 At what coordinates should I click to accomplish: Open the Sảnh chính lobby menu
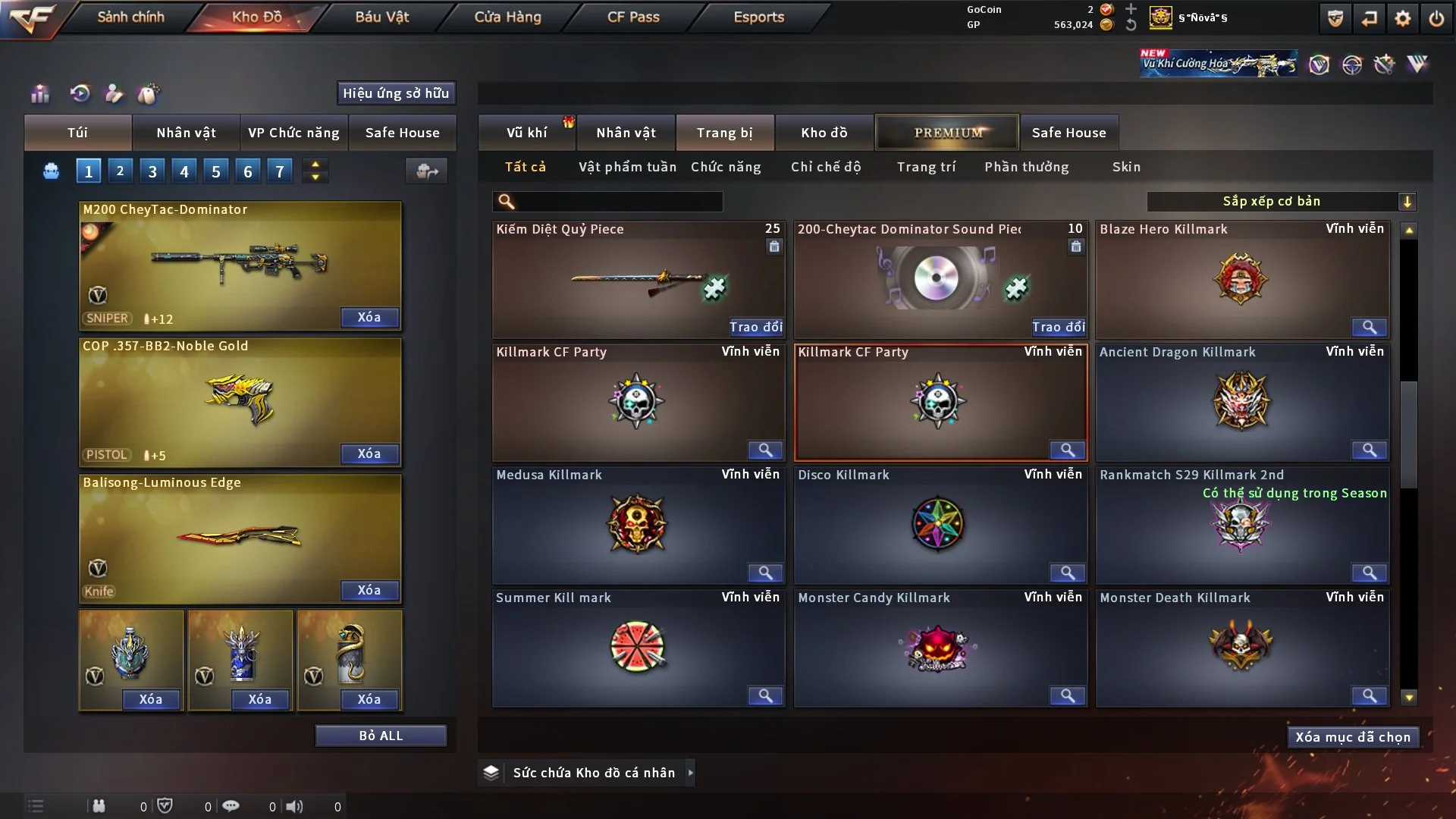(130, 17)
